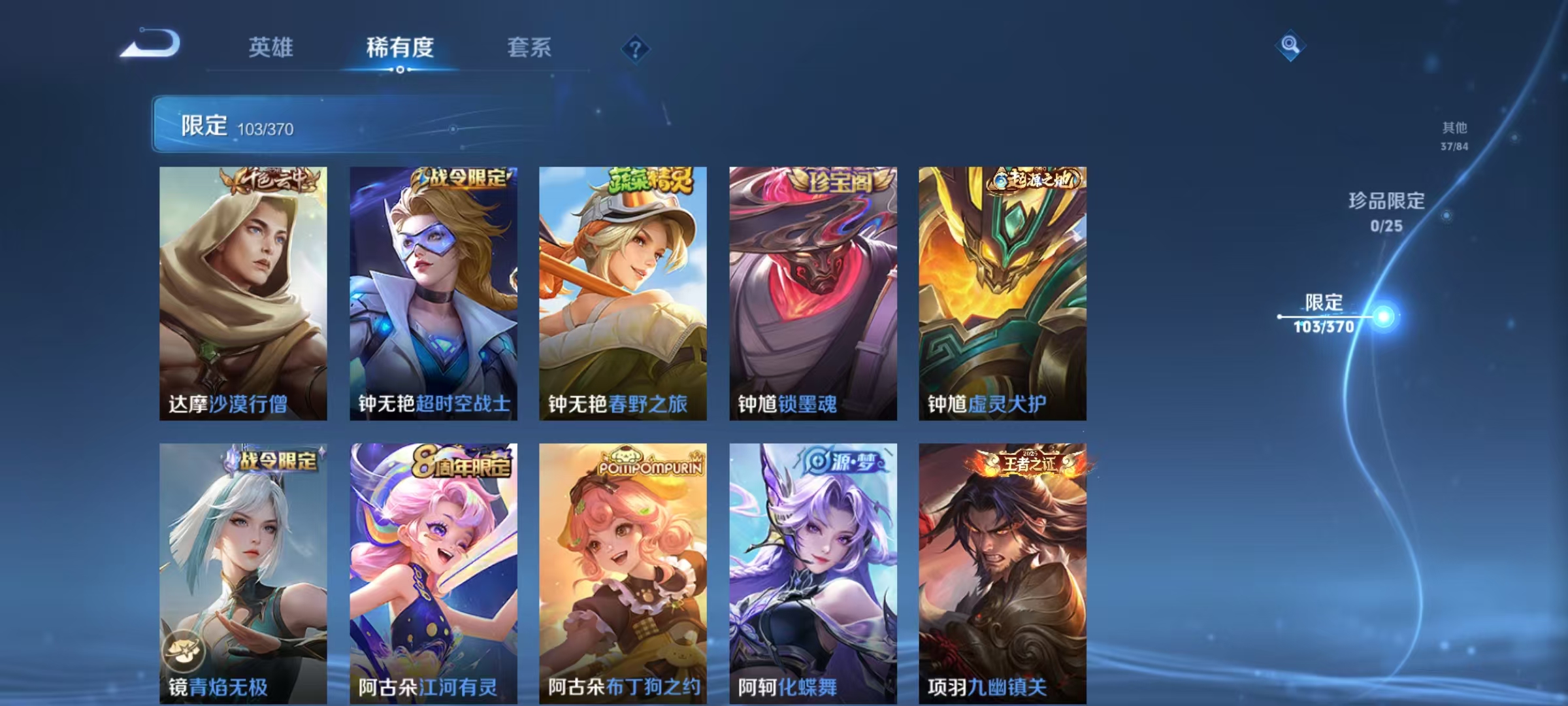Click the search magnifier icon
This screenshot has width=1568, height=706.
tap(1290, 46)
